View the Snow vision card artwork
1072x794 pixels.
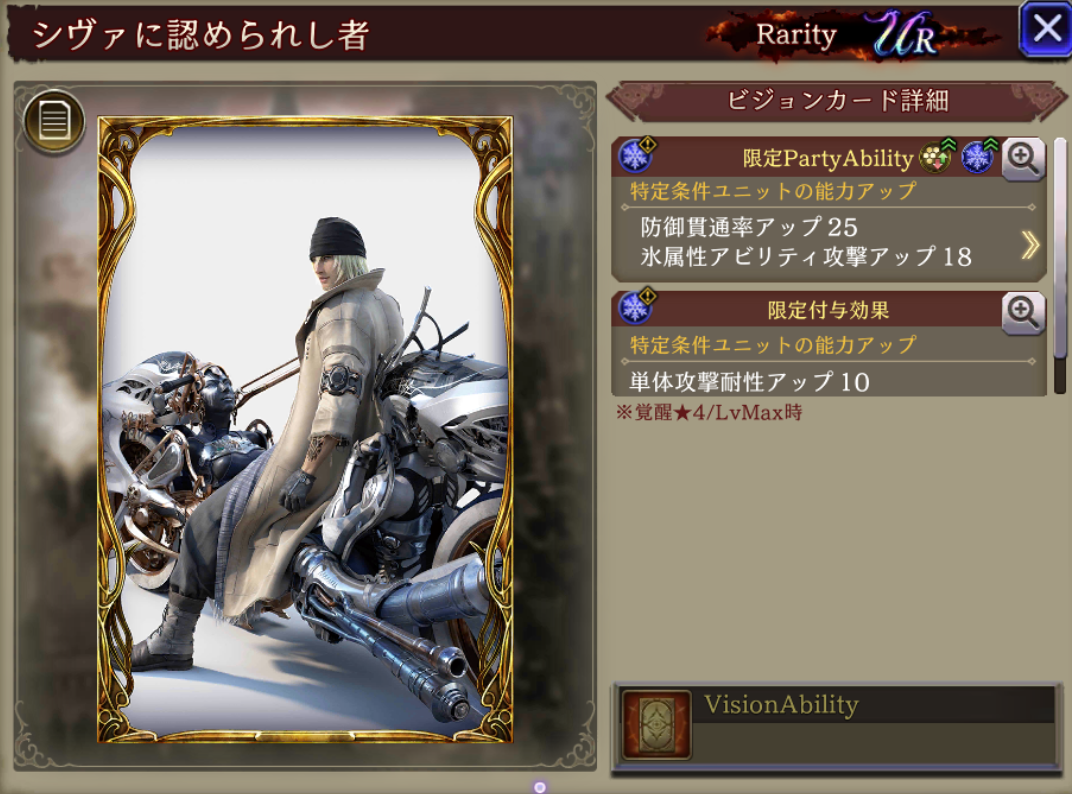tap(305, 430)
